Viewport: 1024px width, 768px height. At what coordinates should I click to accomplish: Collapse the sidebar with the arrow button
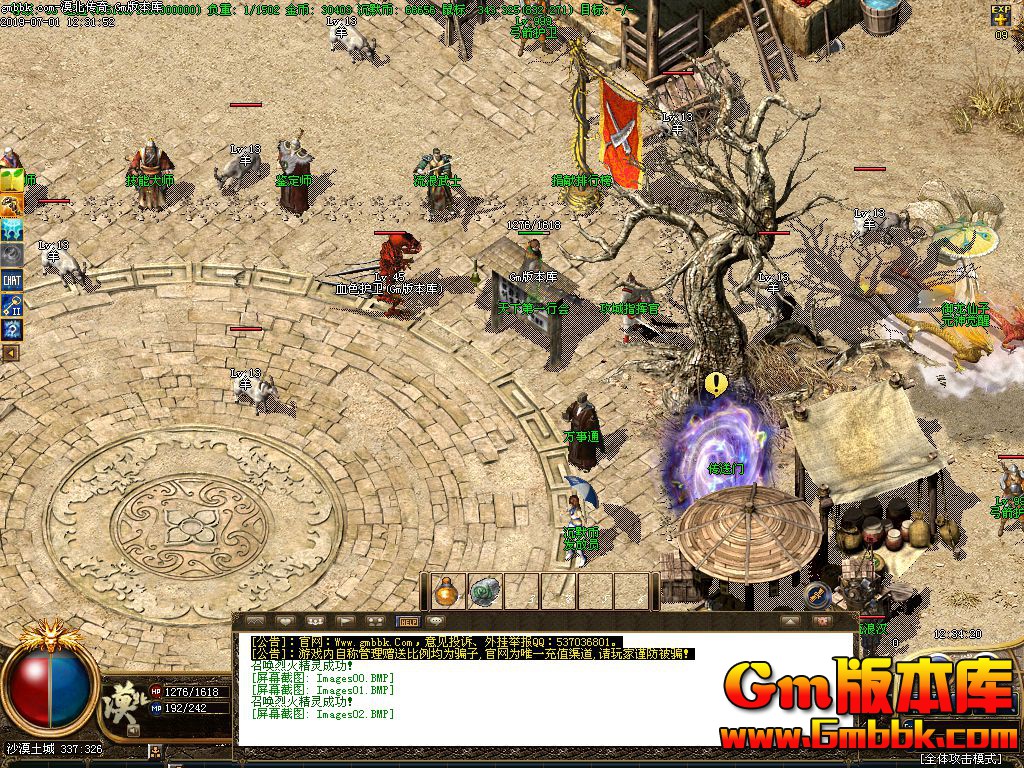(x=11, y=352)
